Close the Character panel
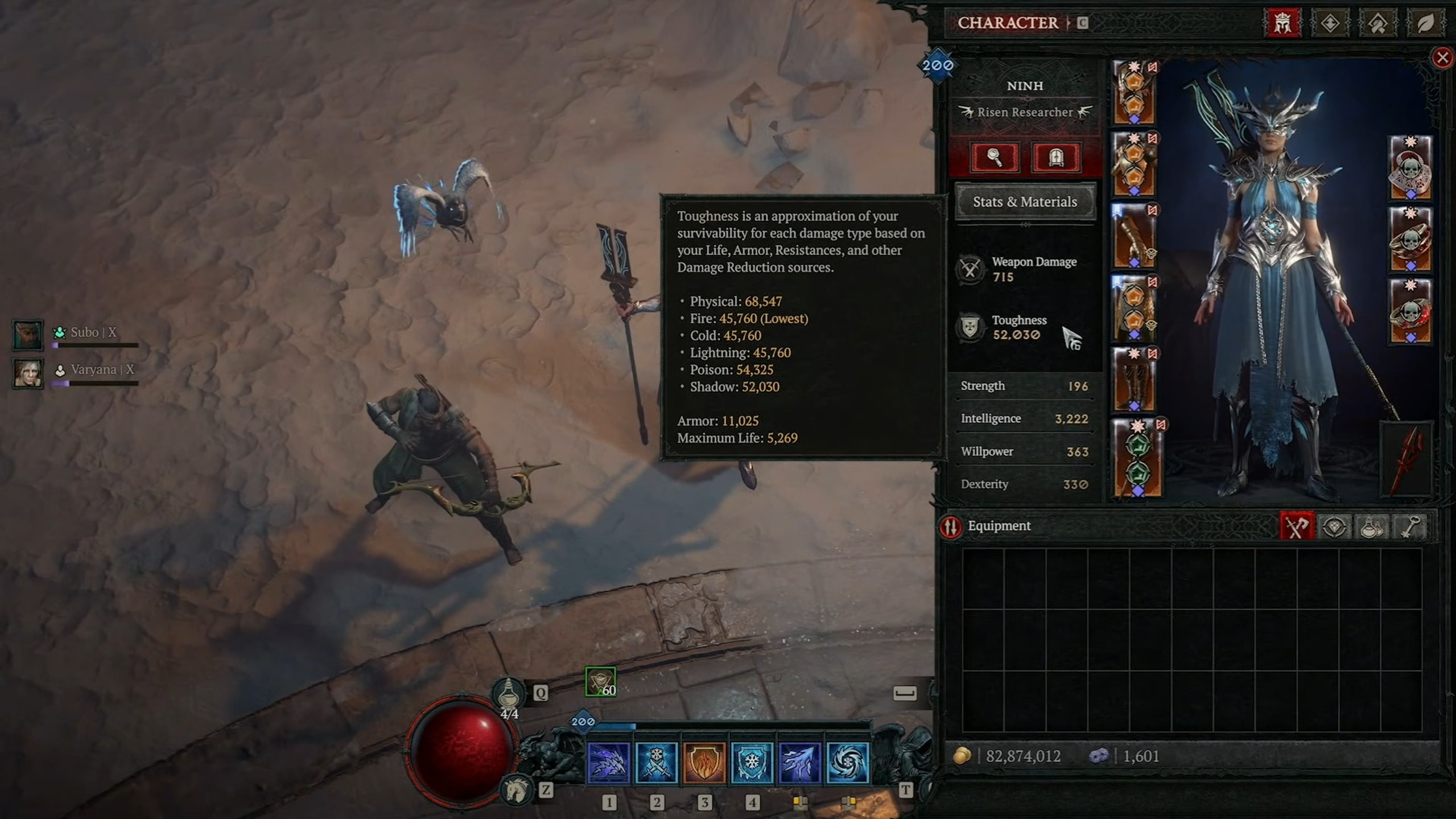Viewport: 1456px width, 819px height. (x=1442, y=57)
